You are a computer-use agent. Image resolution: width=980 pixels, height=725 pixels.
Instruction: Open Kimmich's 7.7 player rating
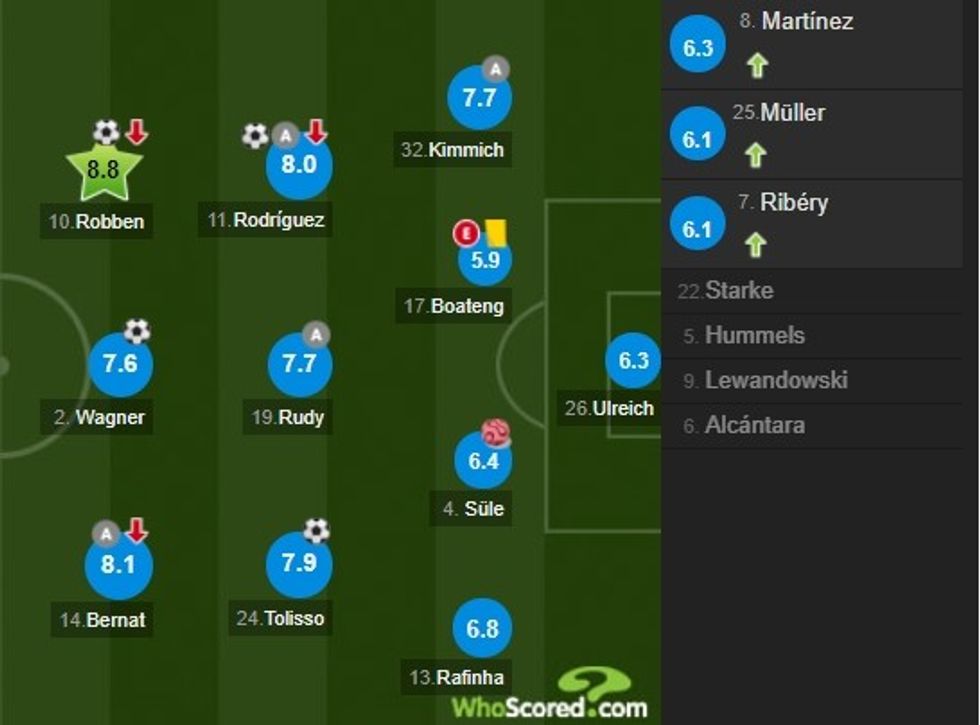coord(479,98)
